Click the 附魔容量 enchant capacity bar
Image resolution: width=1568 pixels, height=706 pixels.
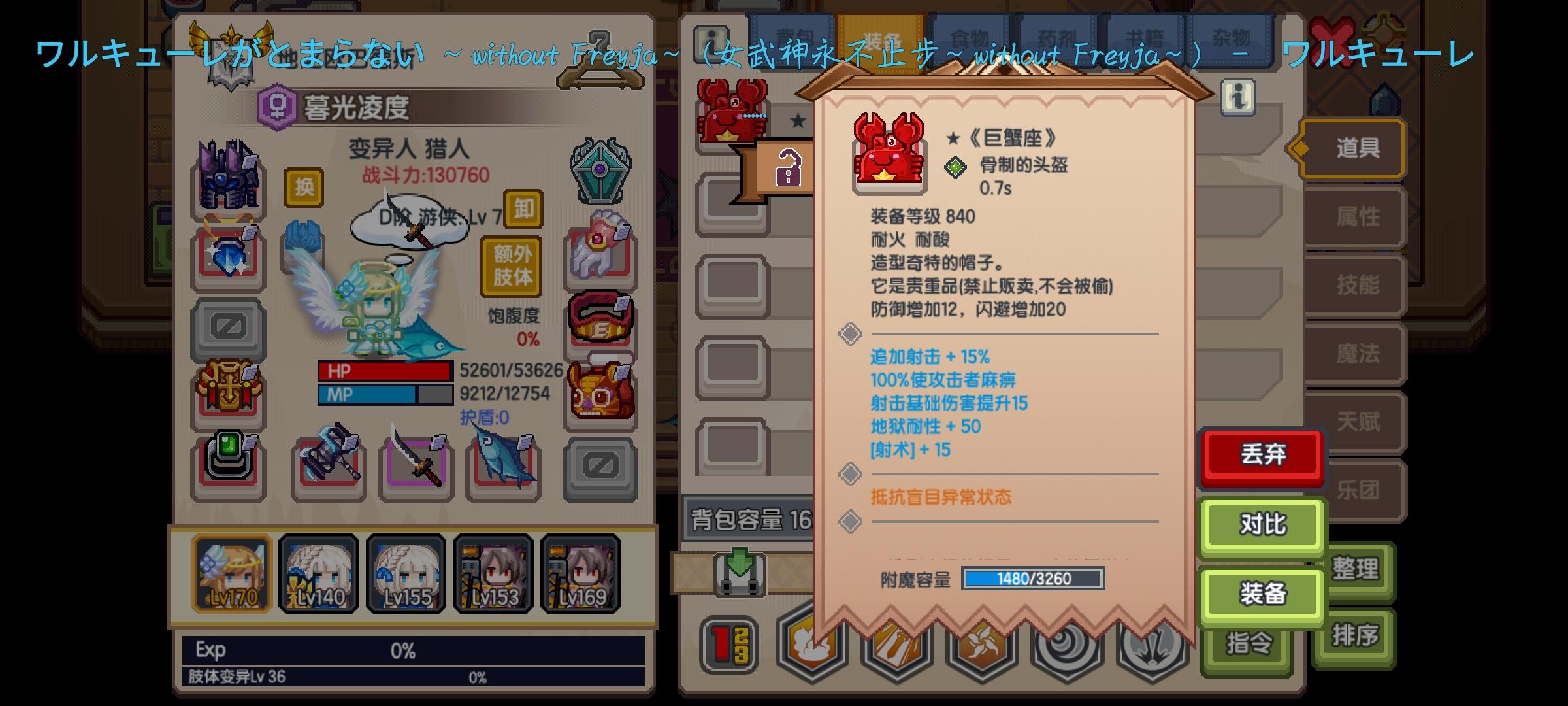[1031, 579]
